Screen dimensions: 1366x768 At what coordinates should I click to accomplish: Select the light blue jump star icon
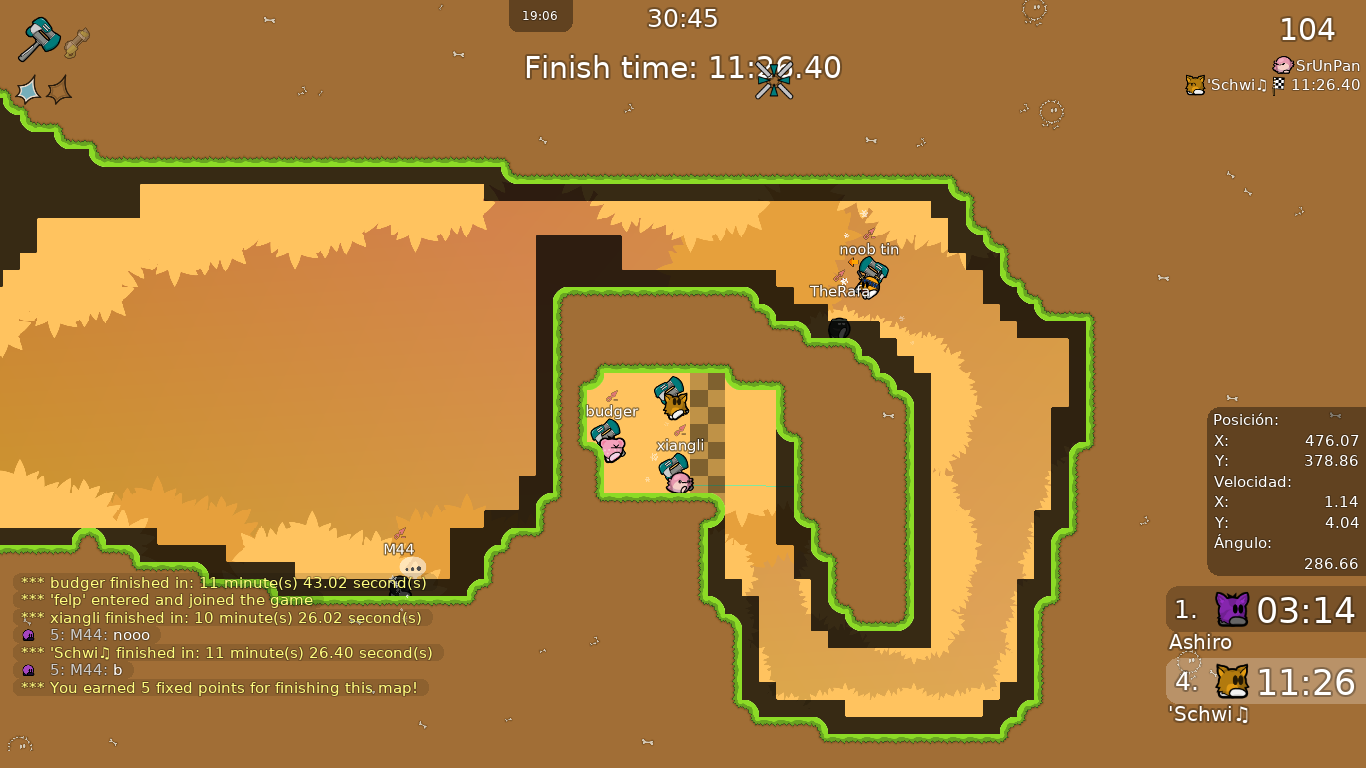[x=27, y=90]
